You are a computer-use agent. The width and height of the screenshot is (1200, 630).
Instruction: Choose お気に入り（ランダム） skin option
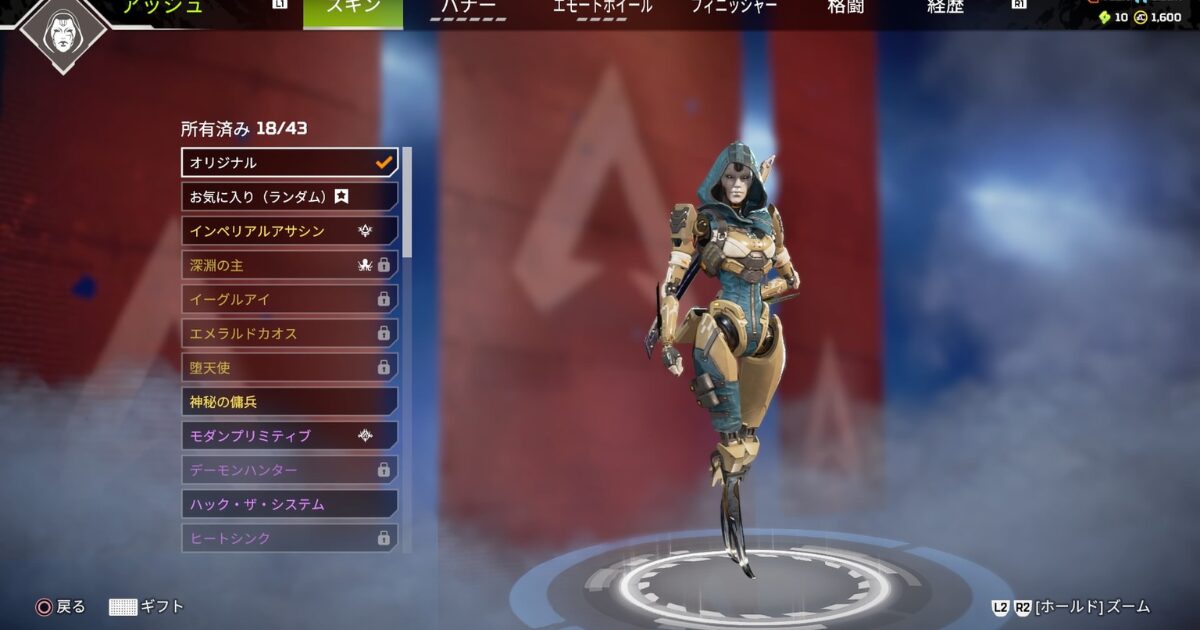click(x=289, y=196)
